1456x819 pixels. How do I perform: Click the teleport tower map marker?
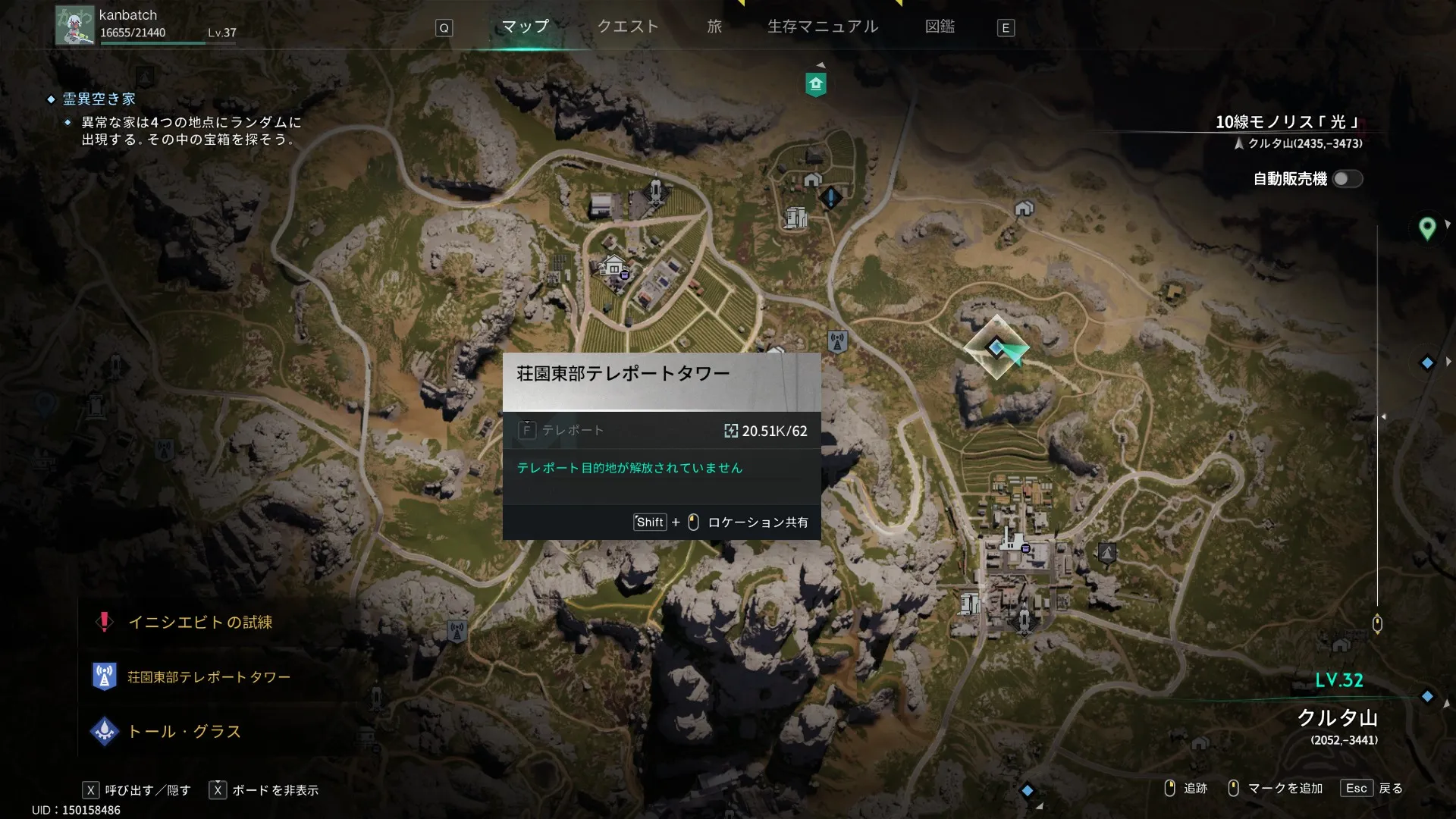[x=837, y=342]
